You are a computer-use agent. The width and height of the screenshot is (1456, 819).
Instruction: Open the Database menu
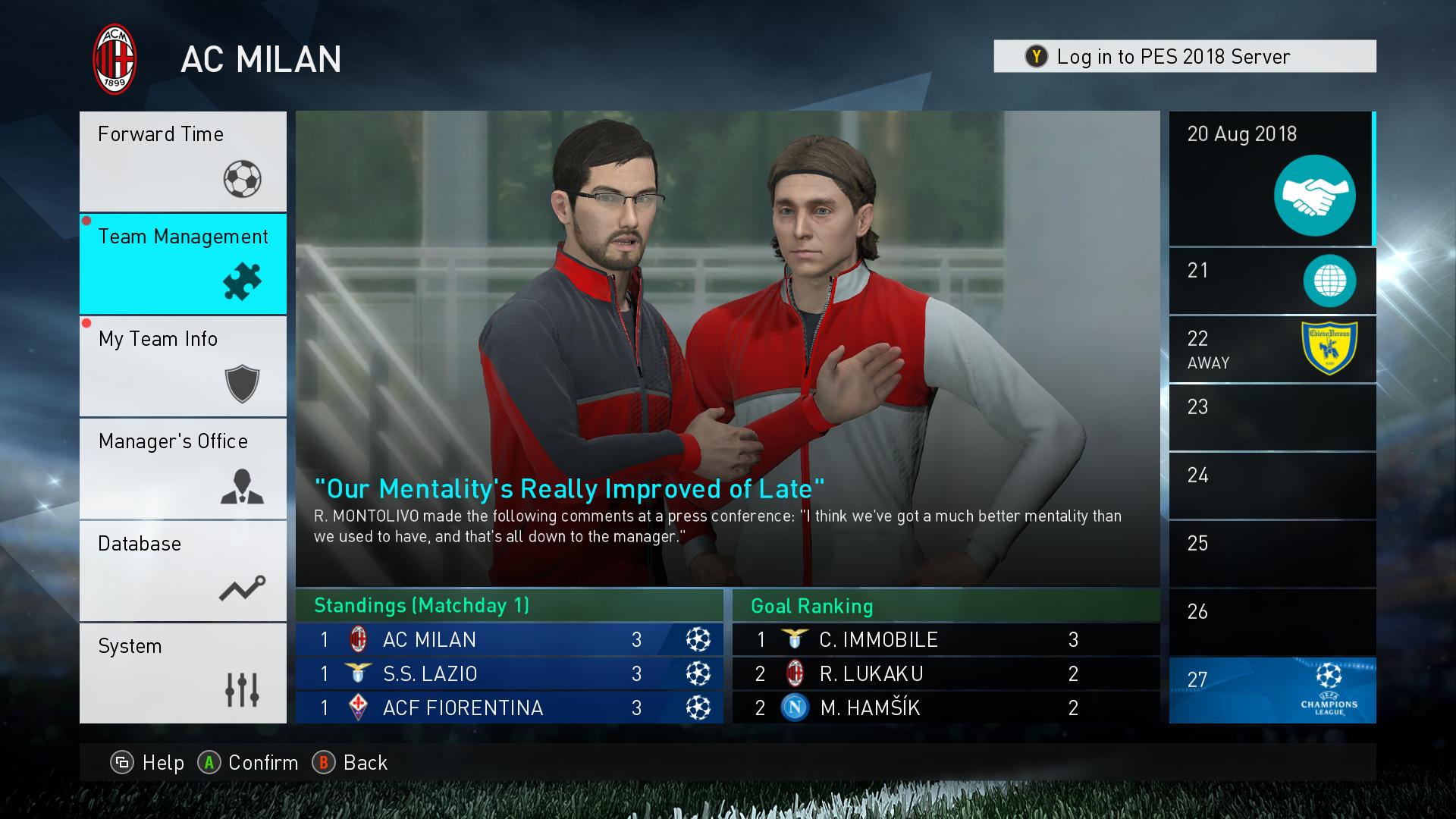click(183, 571)
